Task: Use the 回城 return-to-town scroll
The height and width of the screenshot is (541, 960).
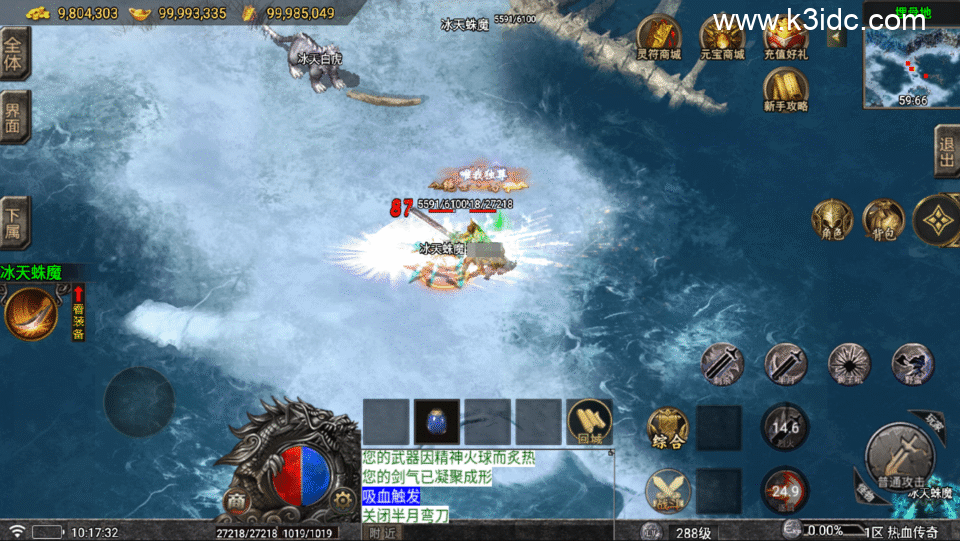Action: [590, 421]
